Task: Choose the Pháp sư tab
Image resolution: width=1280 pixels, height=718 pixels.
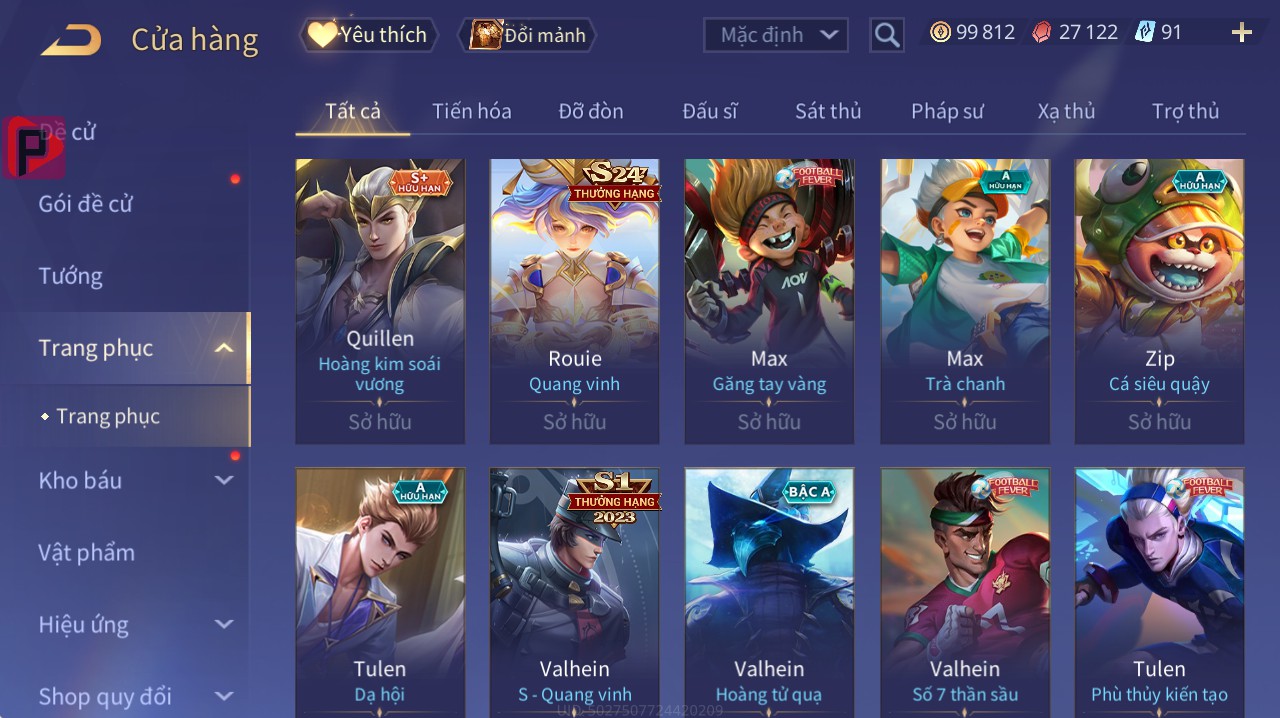Action: point(947,111)
